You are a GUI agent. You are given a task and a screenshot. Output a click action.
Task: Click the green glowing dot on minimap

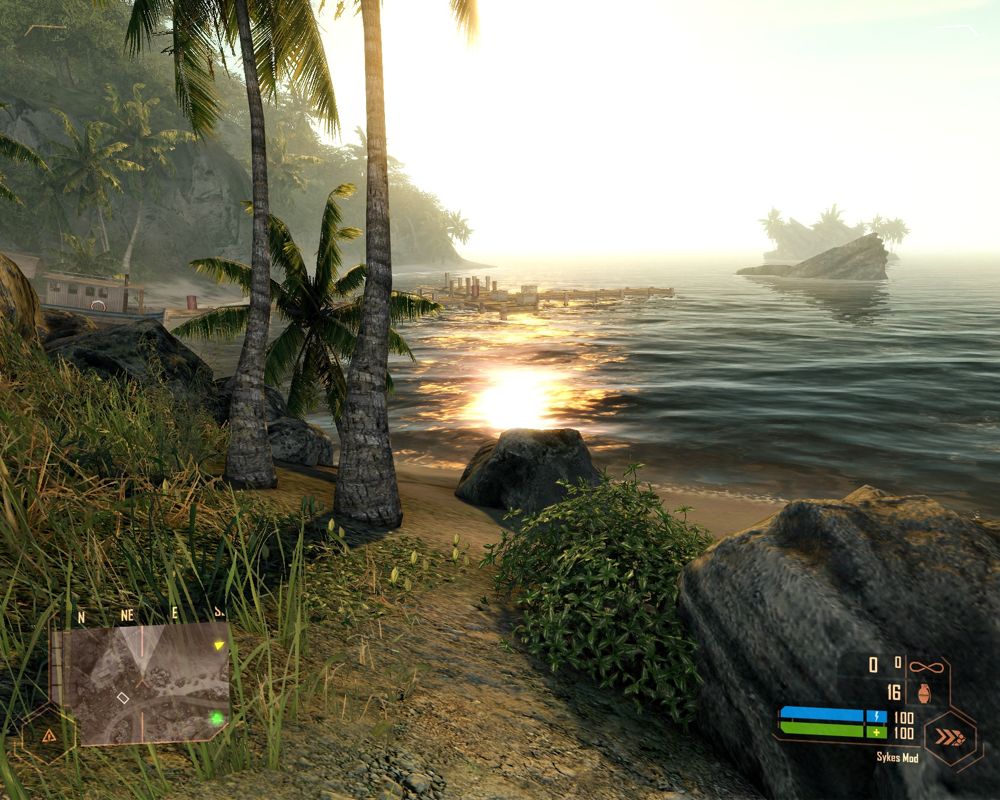[x=216, y=717]
